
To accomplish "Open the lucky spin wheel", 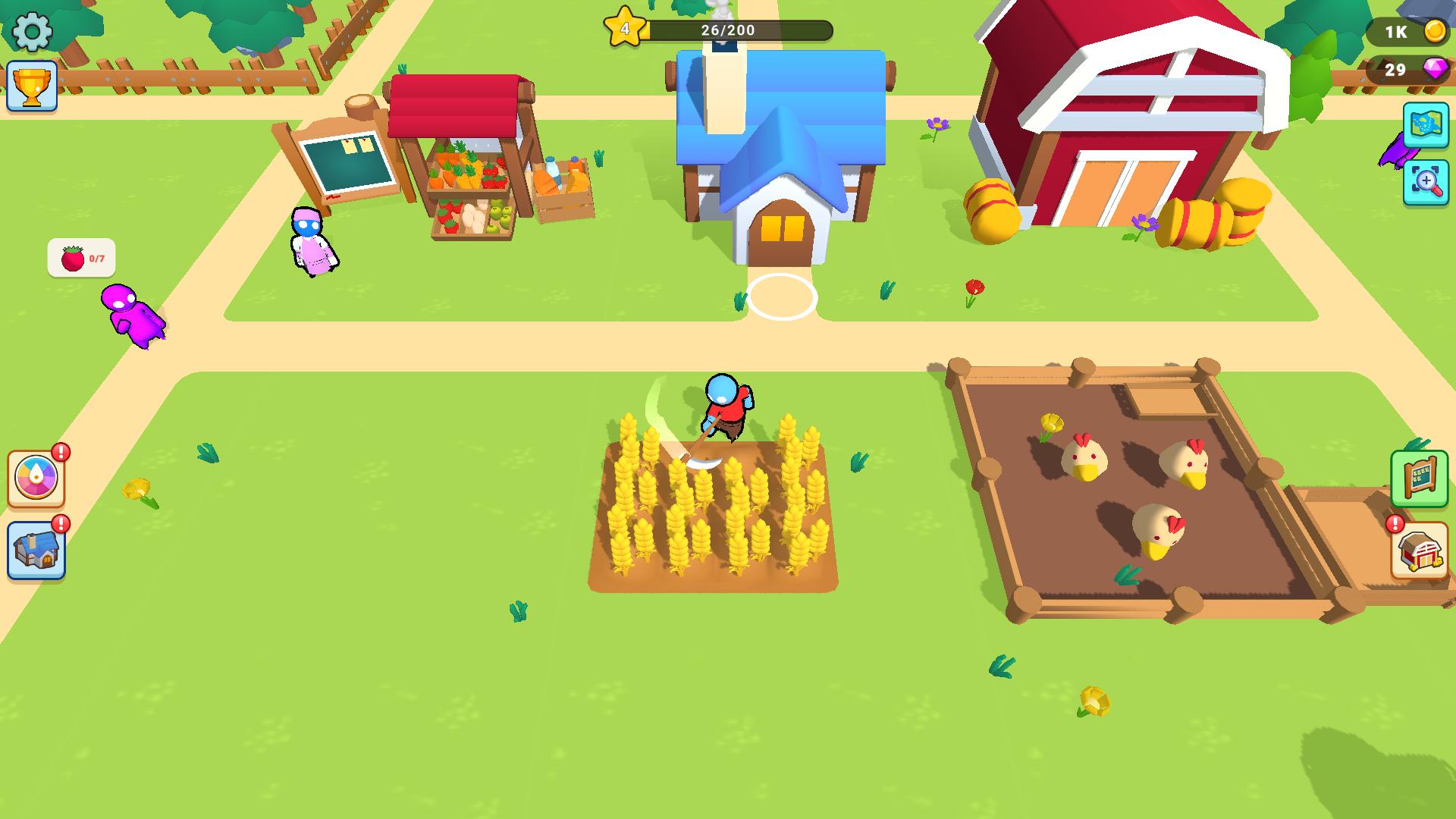I will point(36,477).
